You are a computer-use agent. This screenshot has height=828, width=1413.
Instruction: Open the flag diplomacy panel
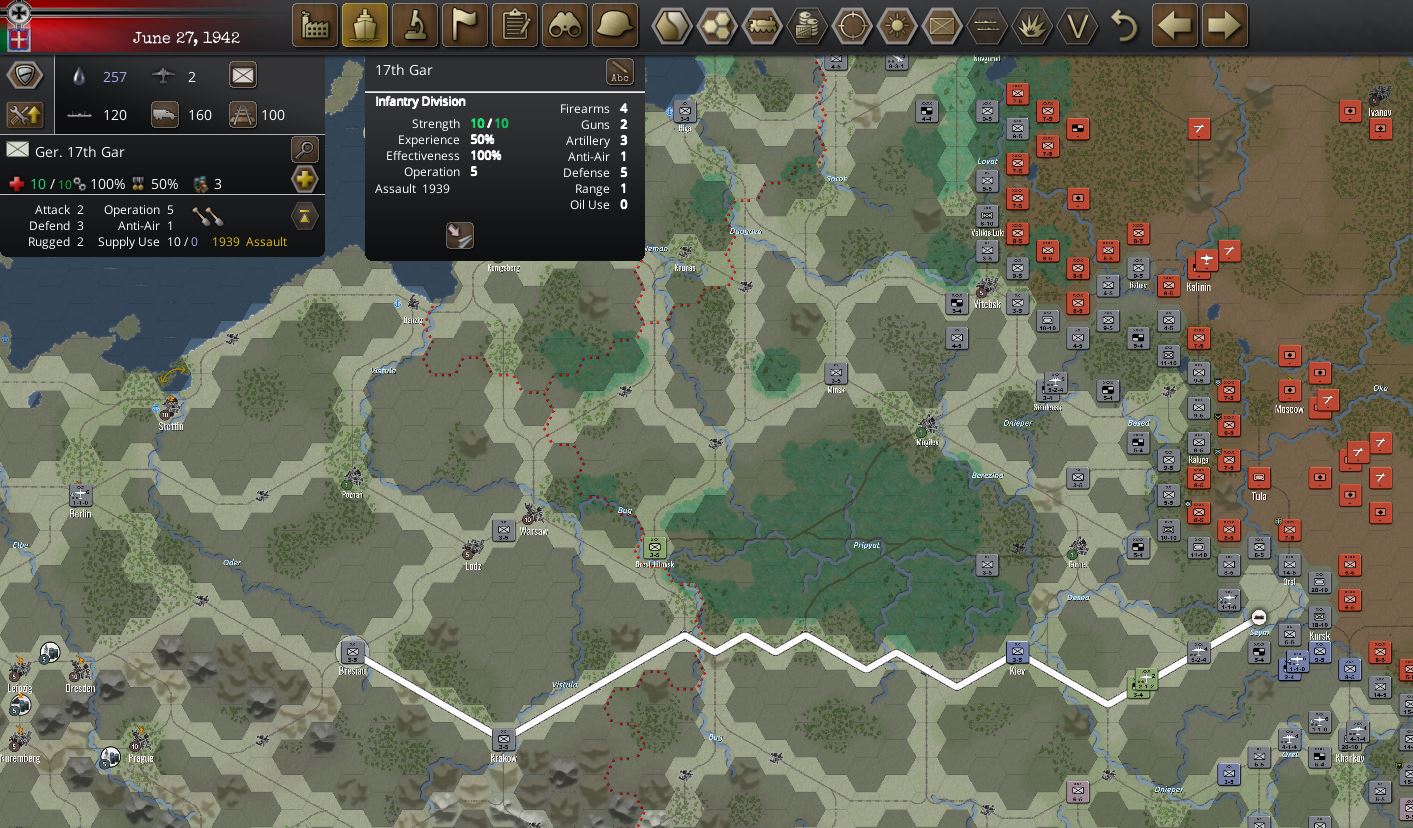click(x=465, y=25)
